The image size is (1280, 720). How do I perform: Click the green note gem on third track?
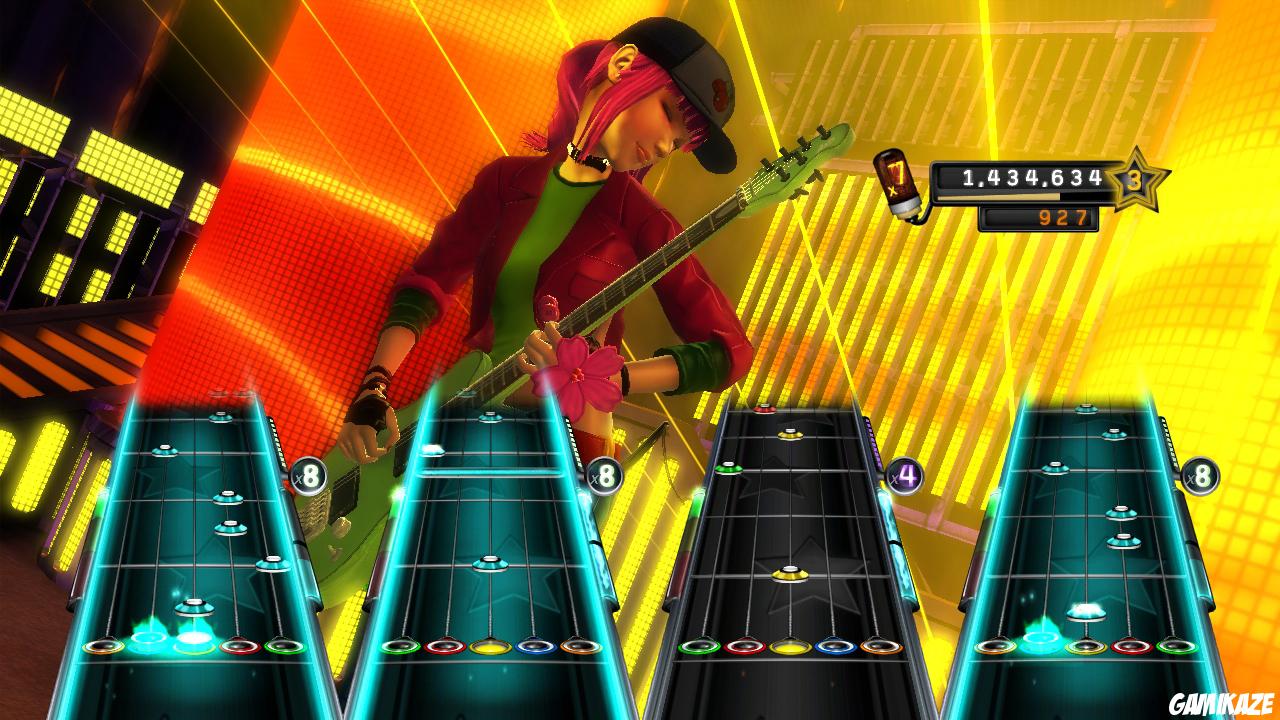[730, 467]
